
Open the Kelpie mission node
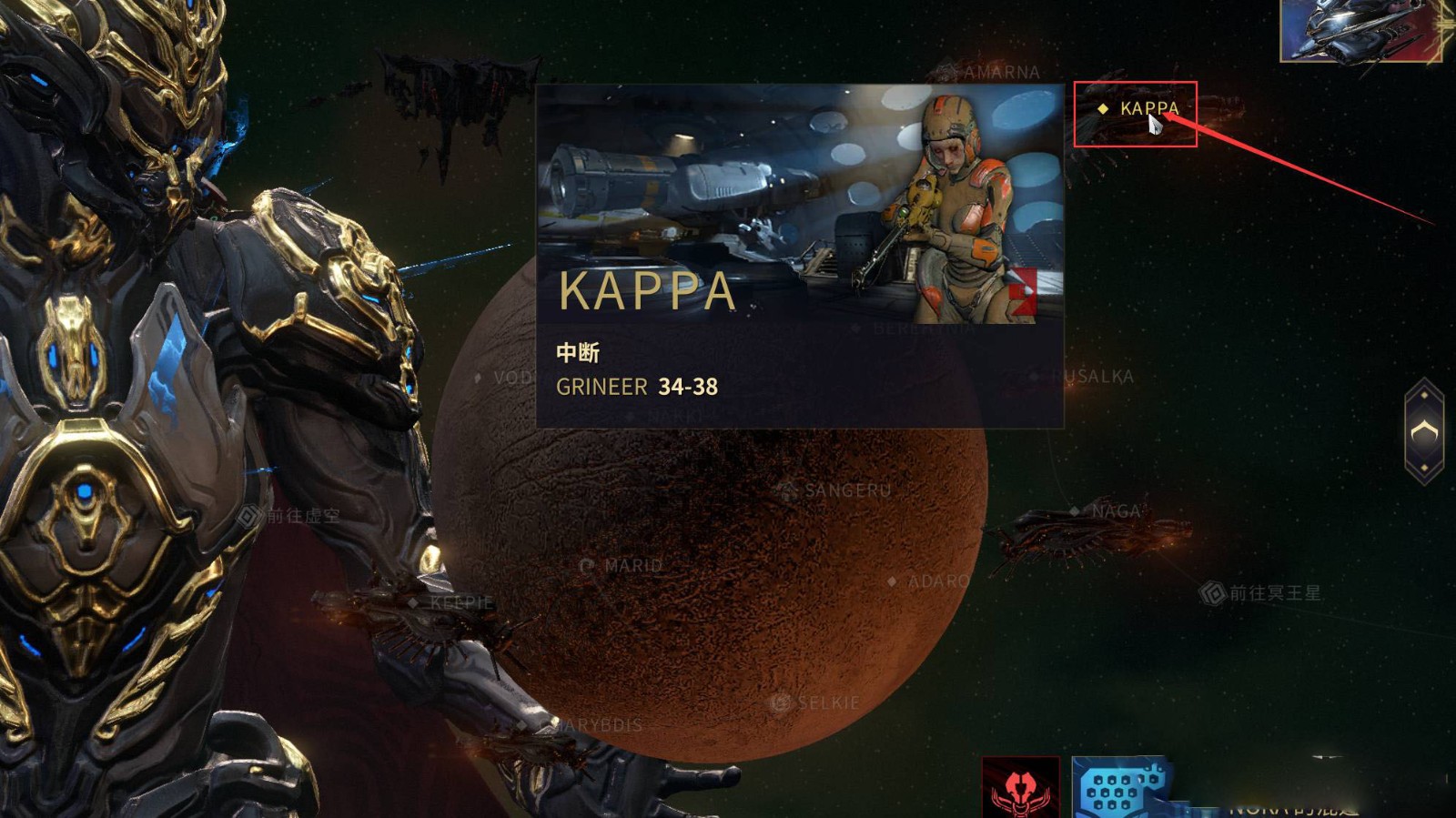pyautogui.click(x=460, y=602)
